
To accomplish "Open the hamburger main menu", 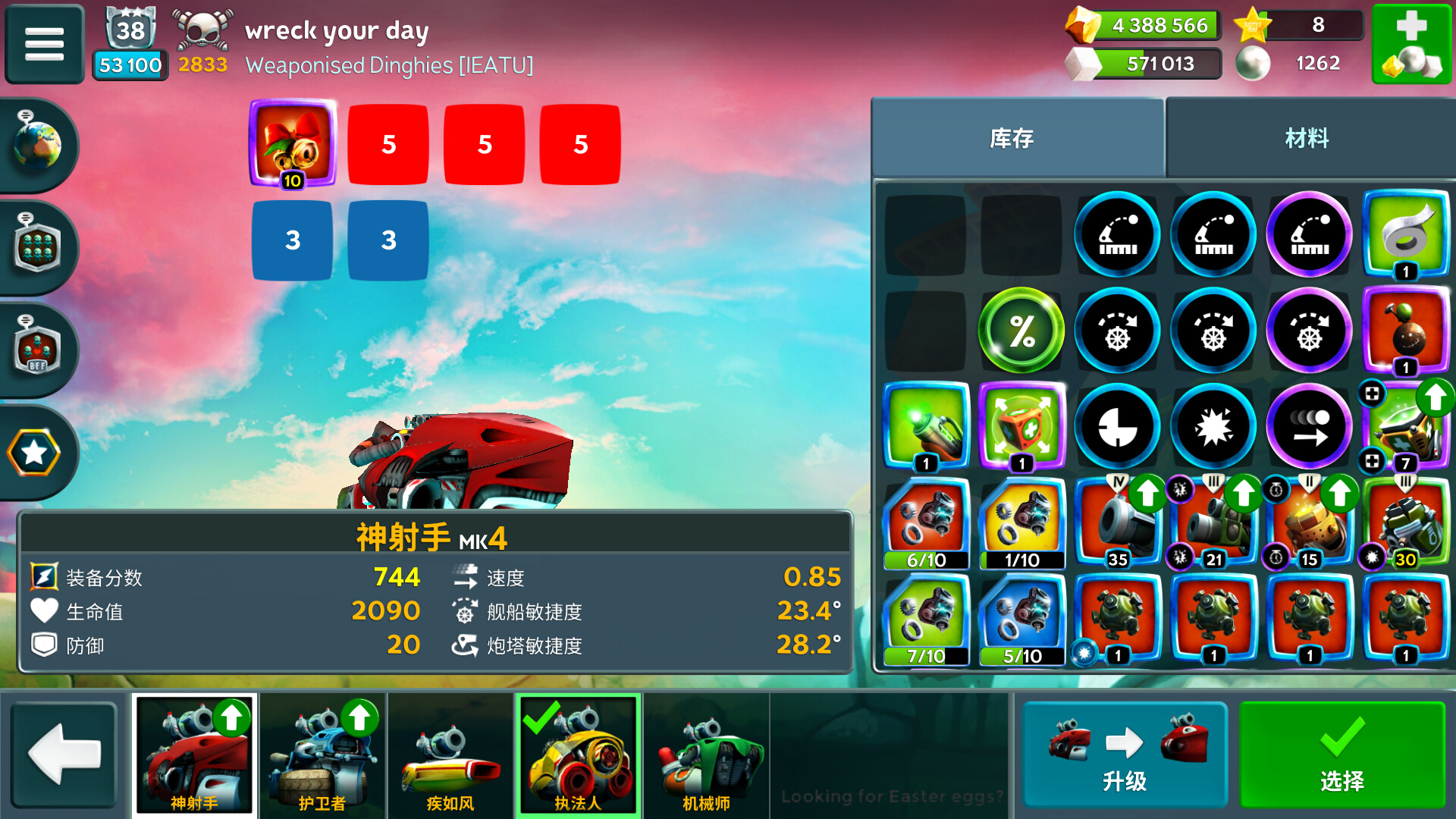I will pyautogui.click(x=44, y=44).
